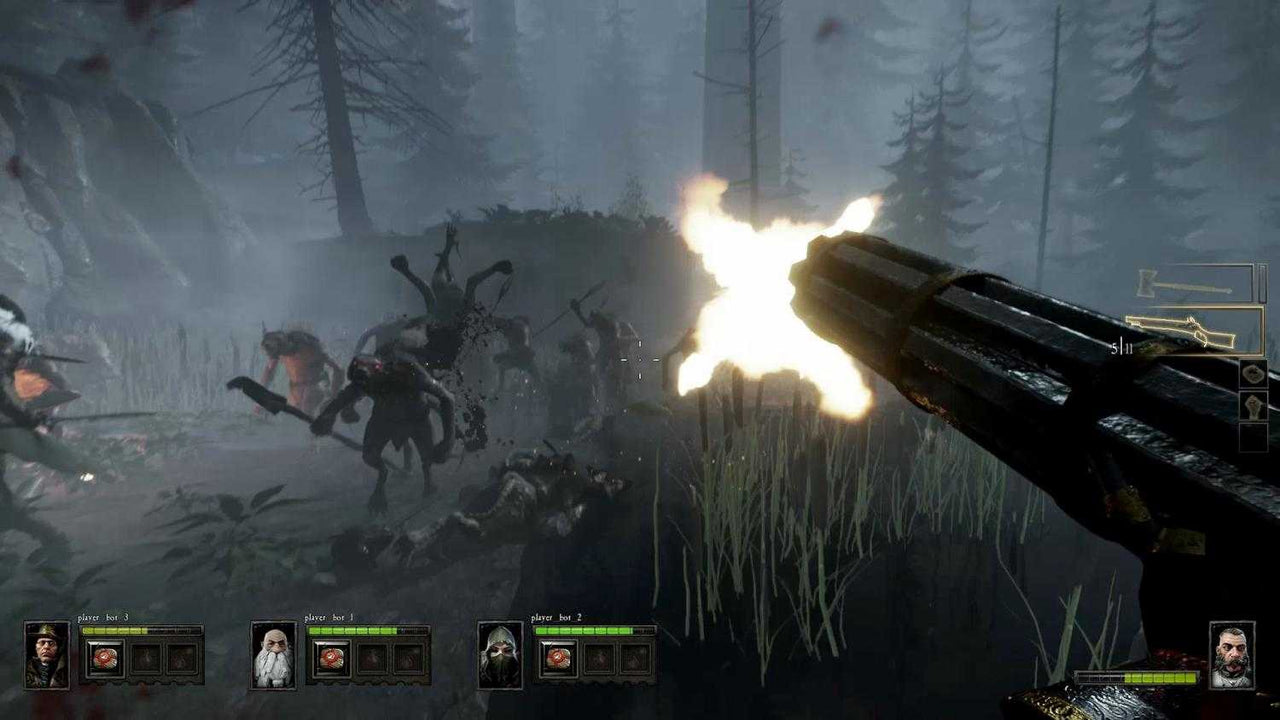This screenshot has width=1280, height=720.
Task: Click the empty second item slot of player_bot_1
Action: (372, 660)
